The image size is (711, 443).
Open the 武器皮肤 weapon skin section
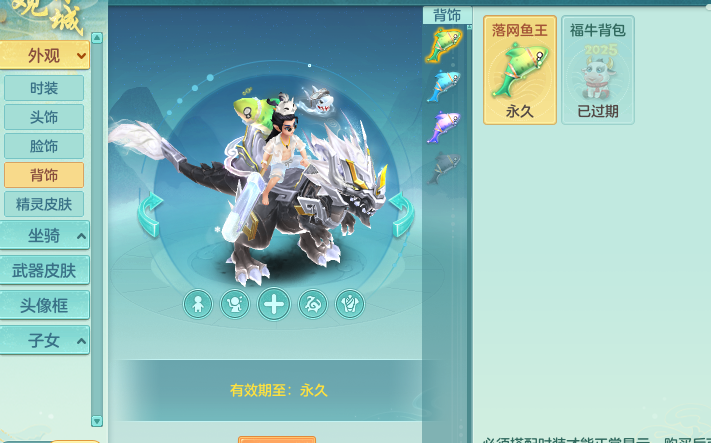click(44, 270)
